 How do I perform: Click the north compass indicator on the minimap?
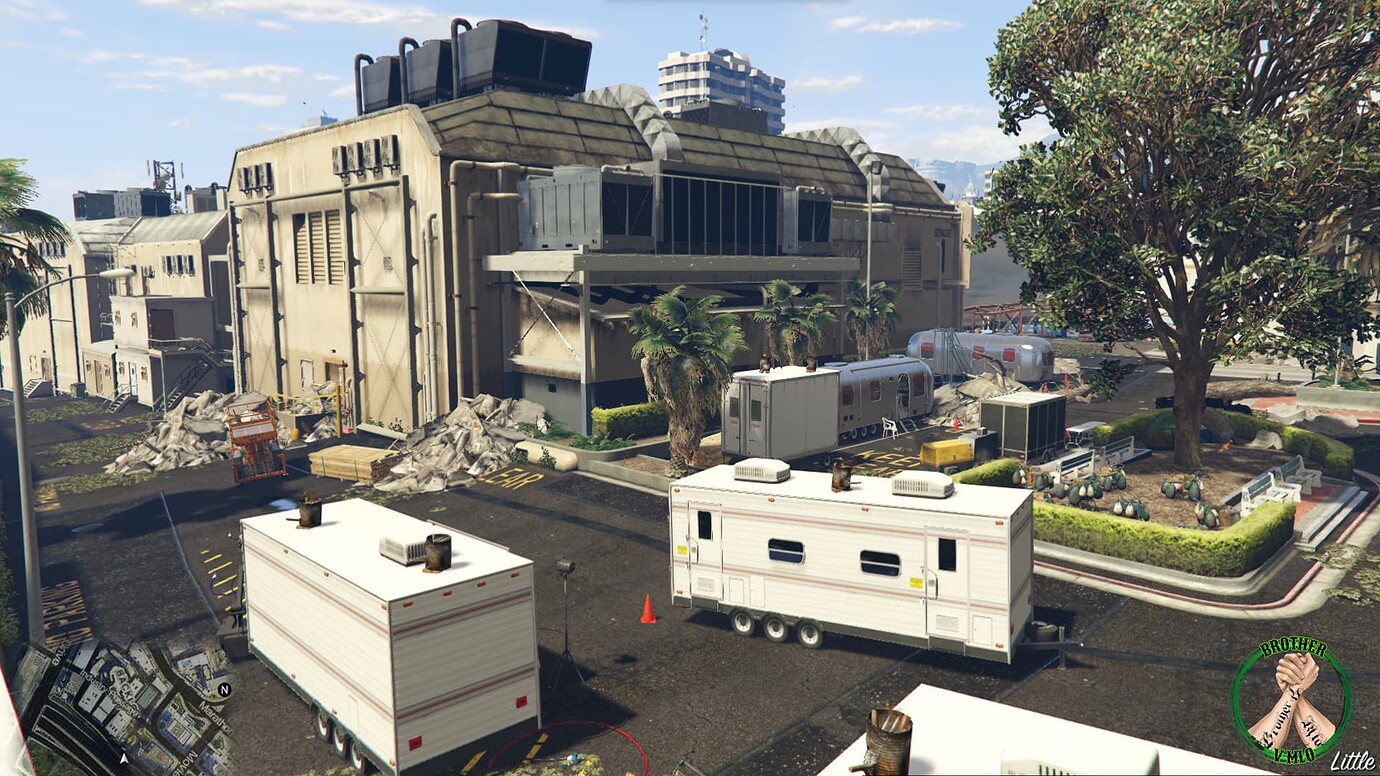tap(225, 690)
